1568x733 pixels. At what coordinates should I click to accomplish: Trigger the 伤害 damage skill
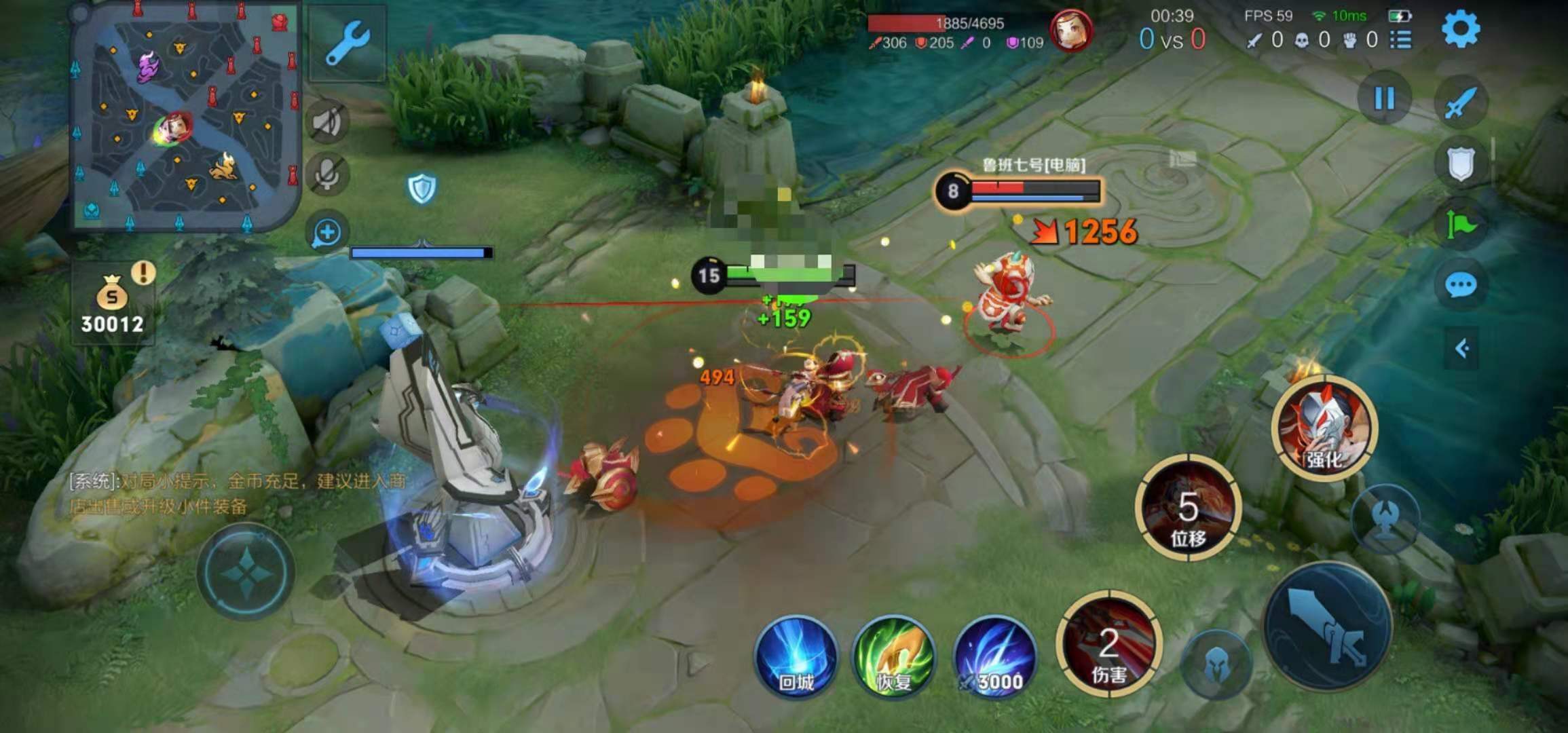click(1109, 645)
